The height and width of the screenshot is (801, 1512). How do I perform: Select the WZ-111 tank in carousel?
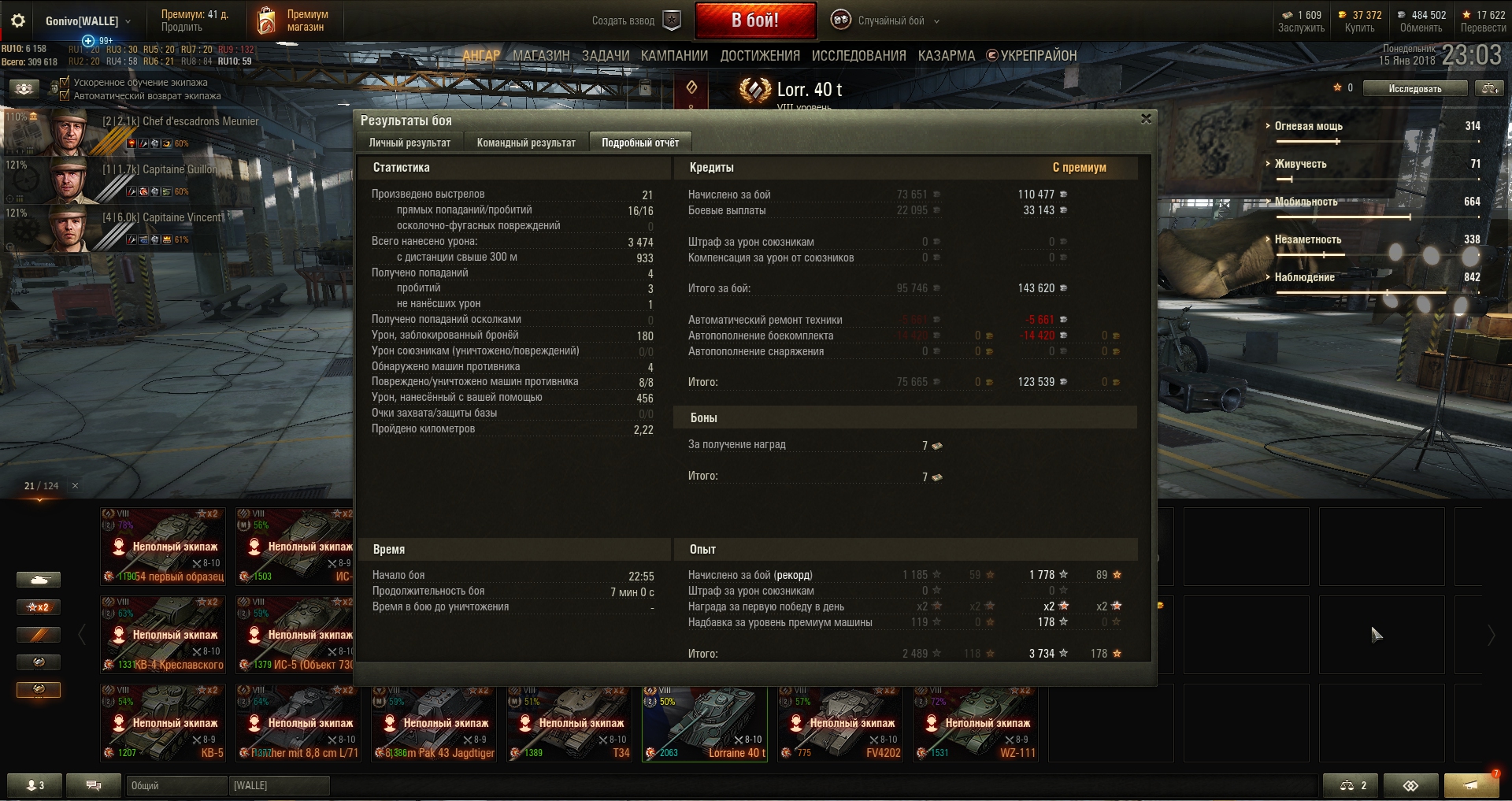[x=976, y=723]
